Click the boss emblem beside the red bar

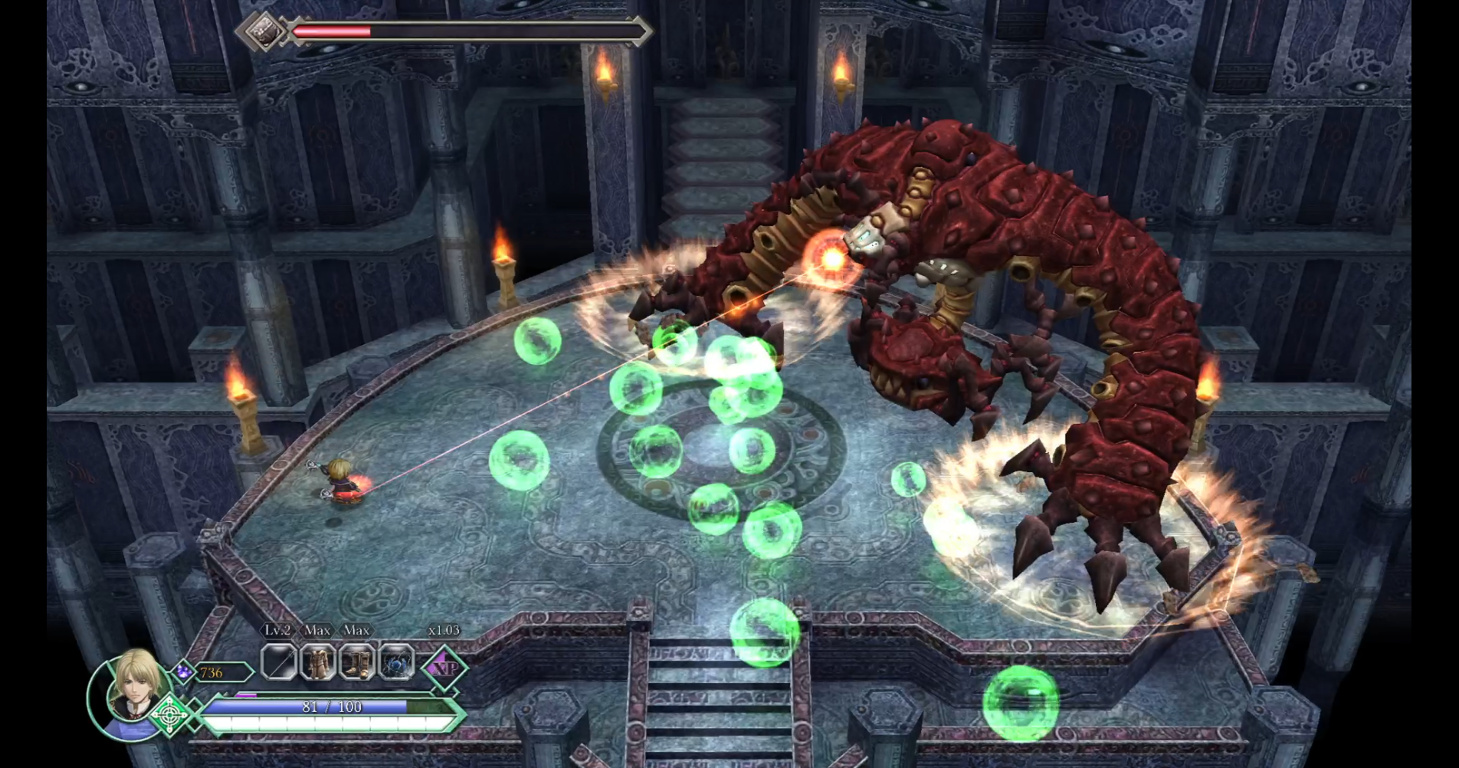point(264,31)
